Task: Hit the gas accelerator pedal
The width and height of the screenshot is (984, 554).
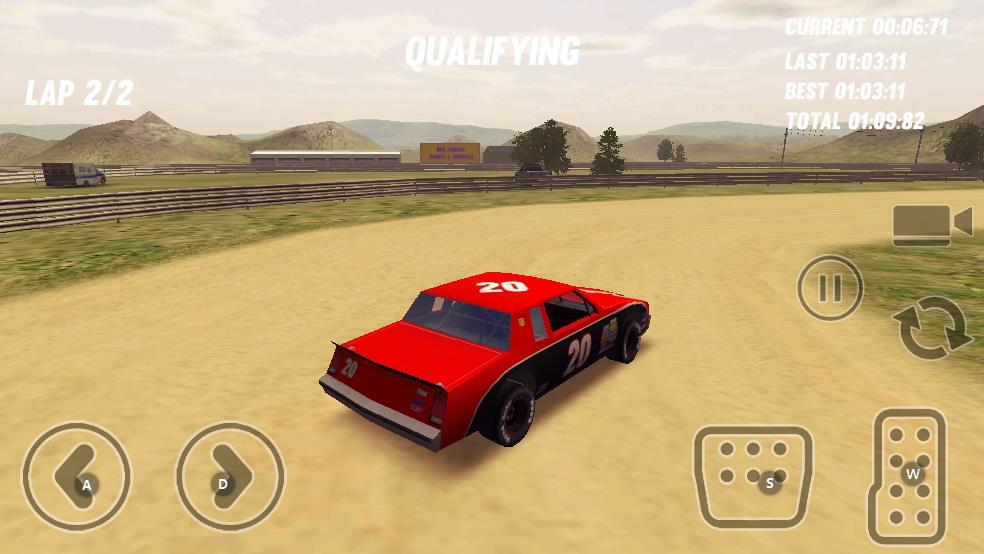Action: click(908, 476)
